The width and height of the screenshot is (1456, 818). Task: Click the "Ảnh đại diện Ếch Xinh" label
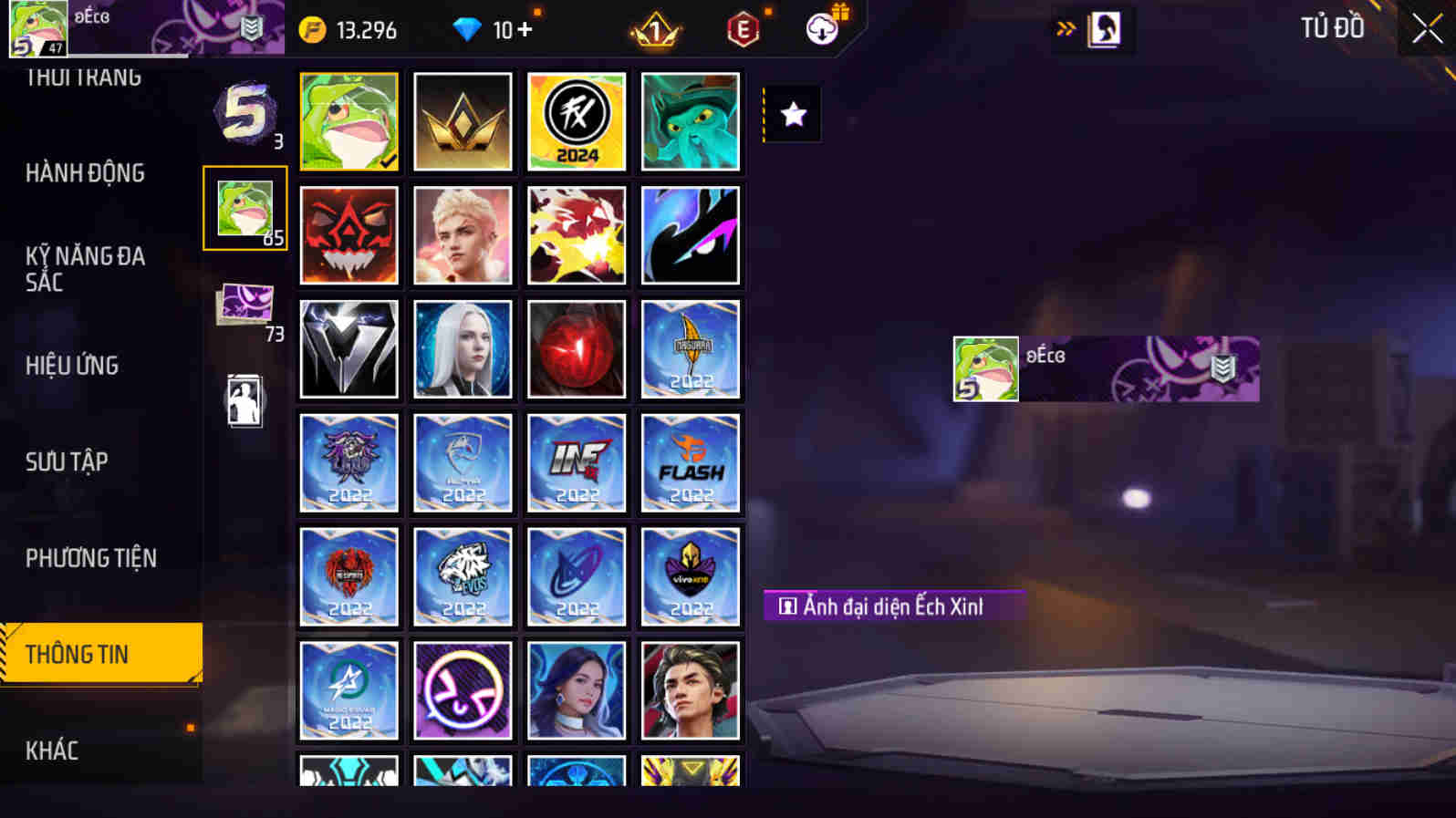click(893, 604)
